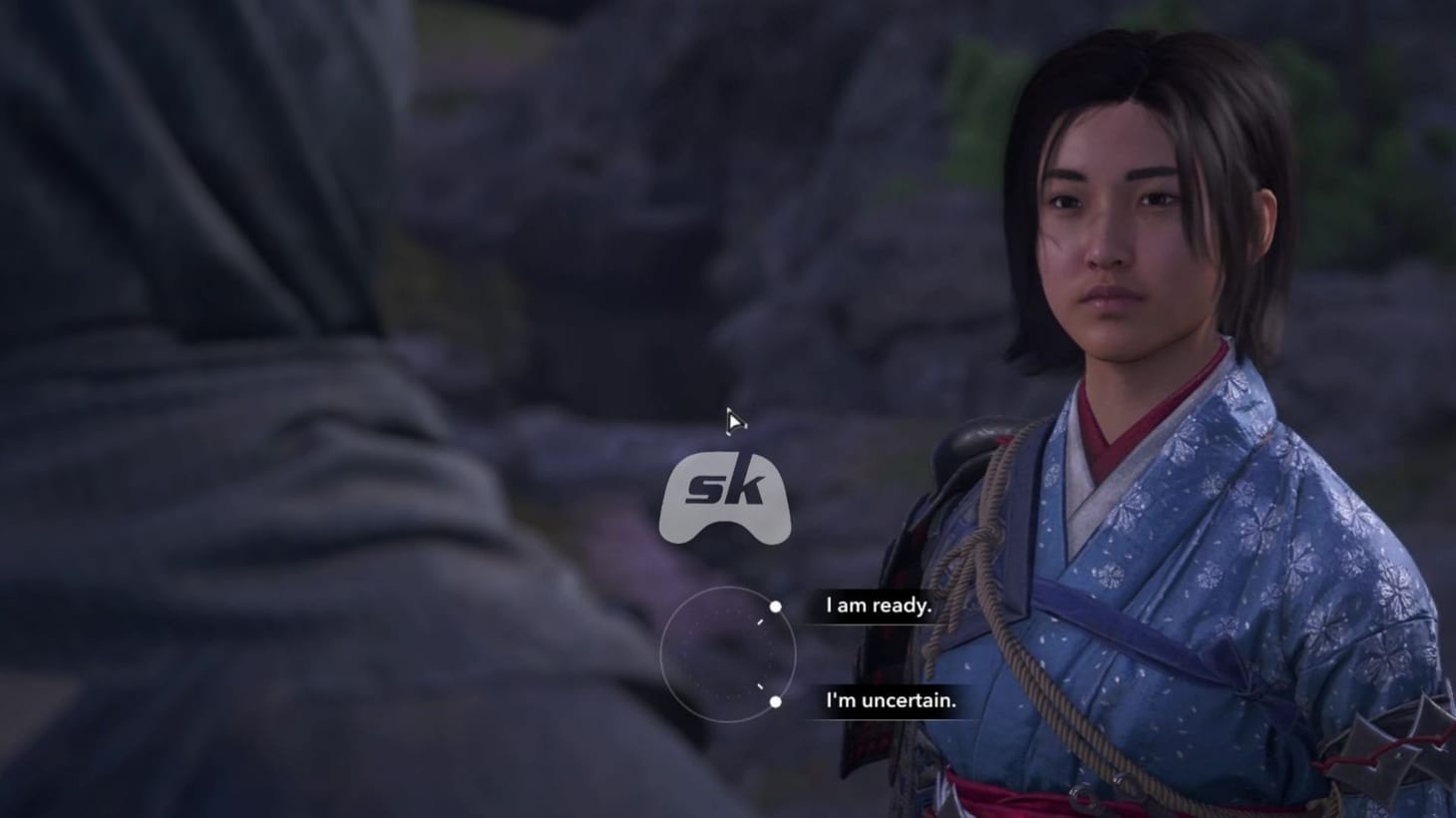Screen dimensions: 1456x818
Task: Select the white dot beside 'I'm uncertain.'
Action: (776, 702)
